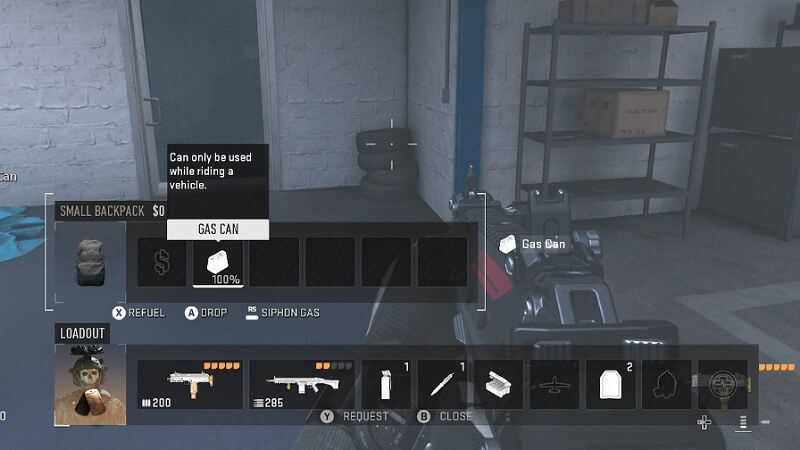Select the tactical grenade canister slot
Viewport: 800px width, 450px height.
(x=386, y=385)
